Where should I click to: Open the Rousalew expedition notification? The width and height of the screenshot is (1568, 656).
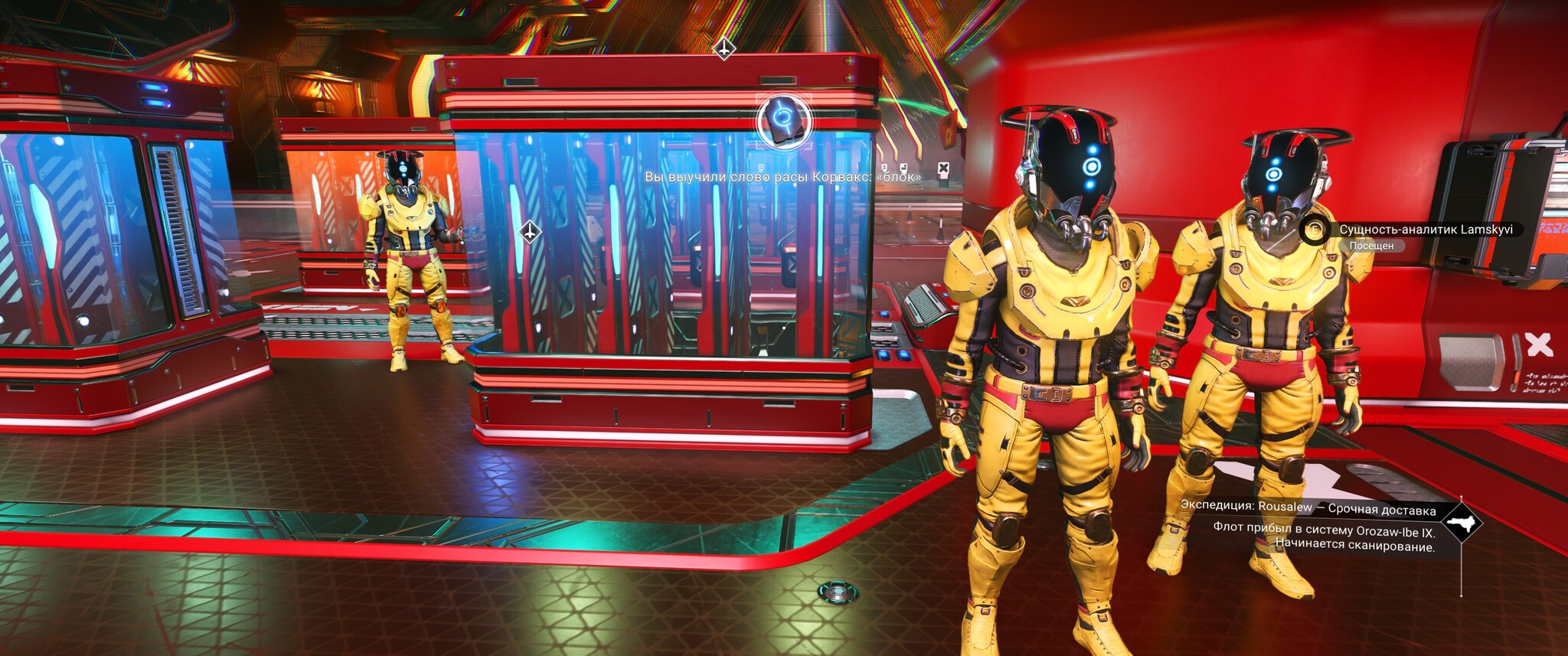pos(1308,509)
